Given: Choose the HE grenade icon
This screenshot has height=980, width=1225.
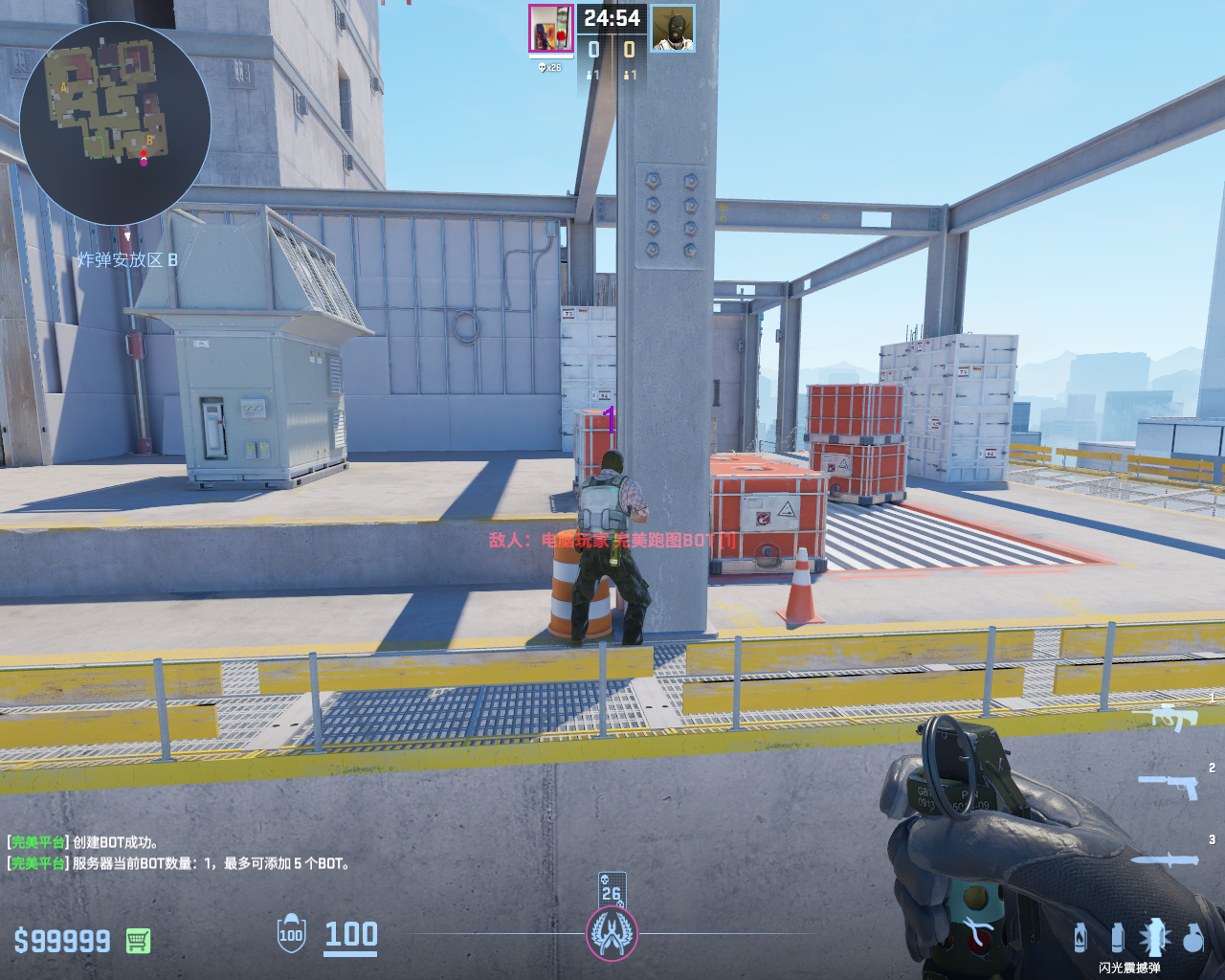Looking at the screenshot, I should [x=1192, y=938].
